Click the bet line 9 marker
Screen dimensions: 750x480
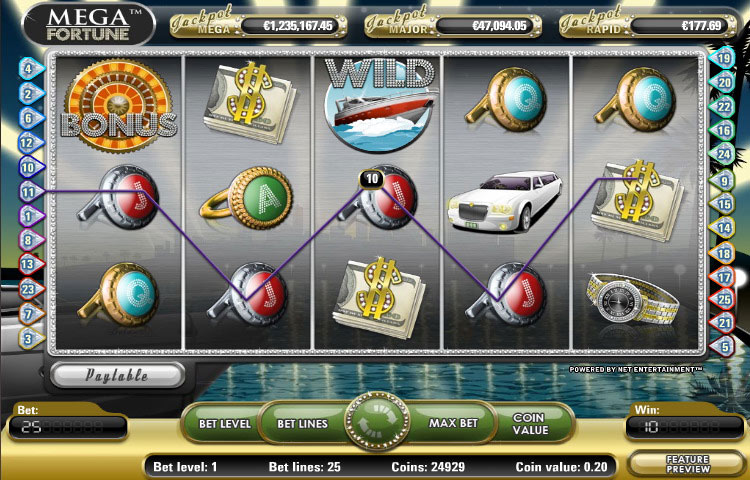[725, 180]
